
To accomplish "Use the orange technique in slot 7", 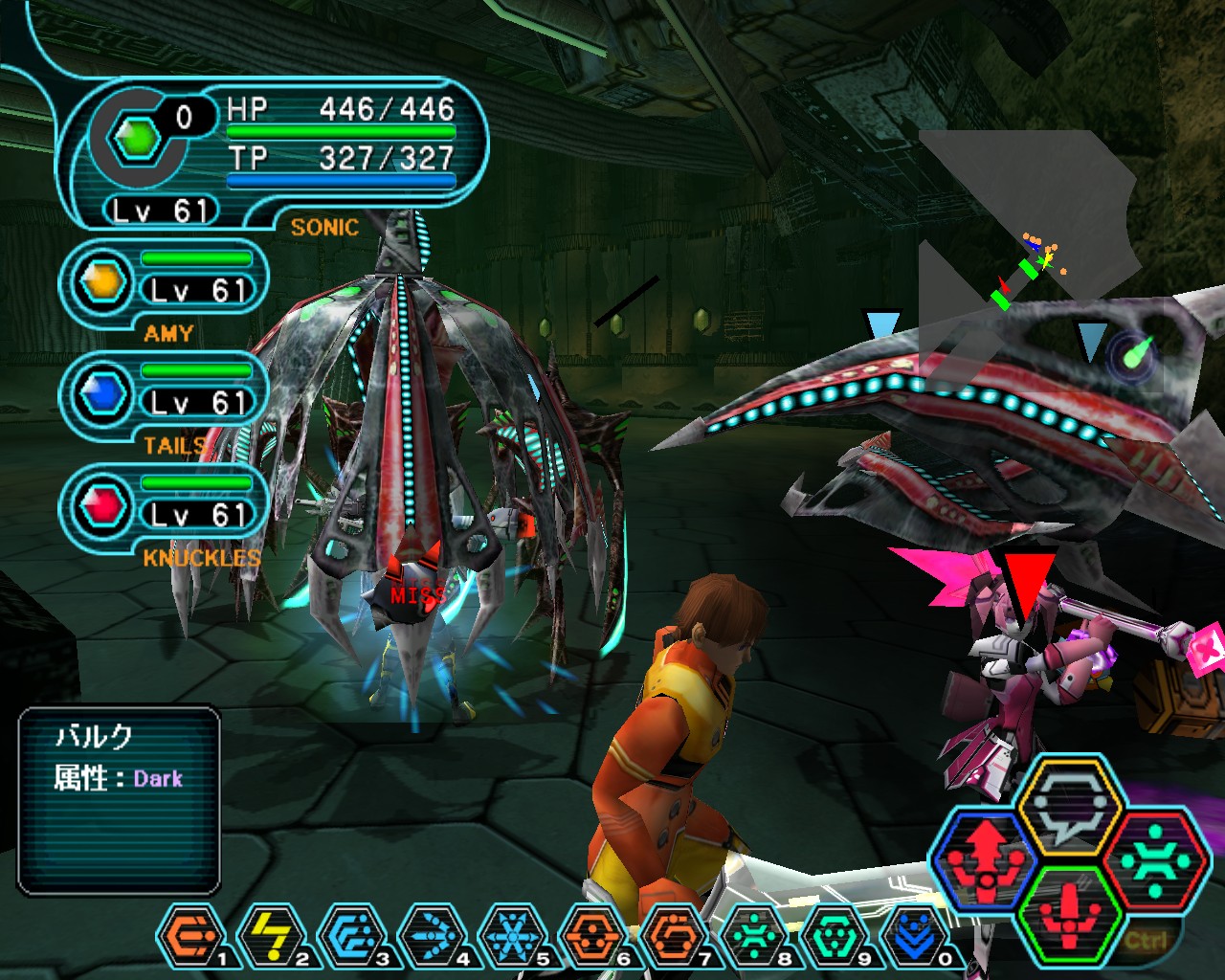I will pos(673,936).
